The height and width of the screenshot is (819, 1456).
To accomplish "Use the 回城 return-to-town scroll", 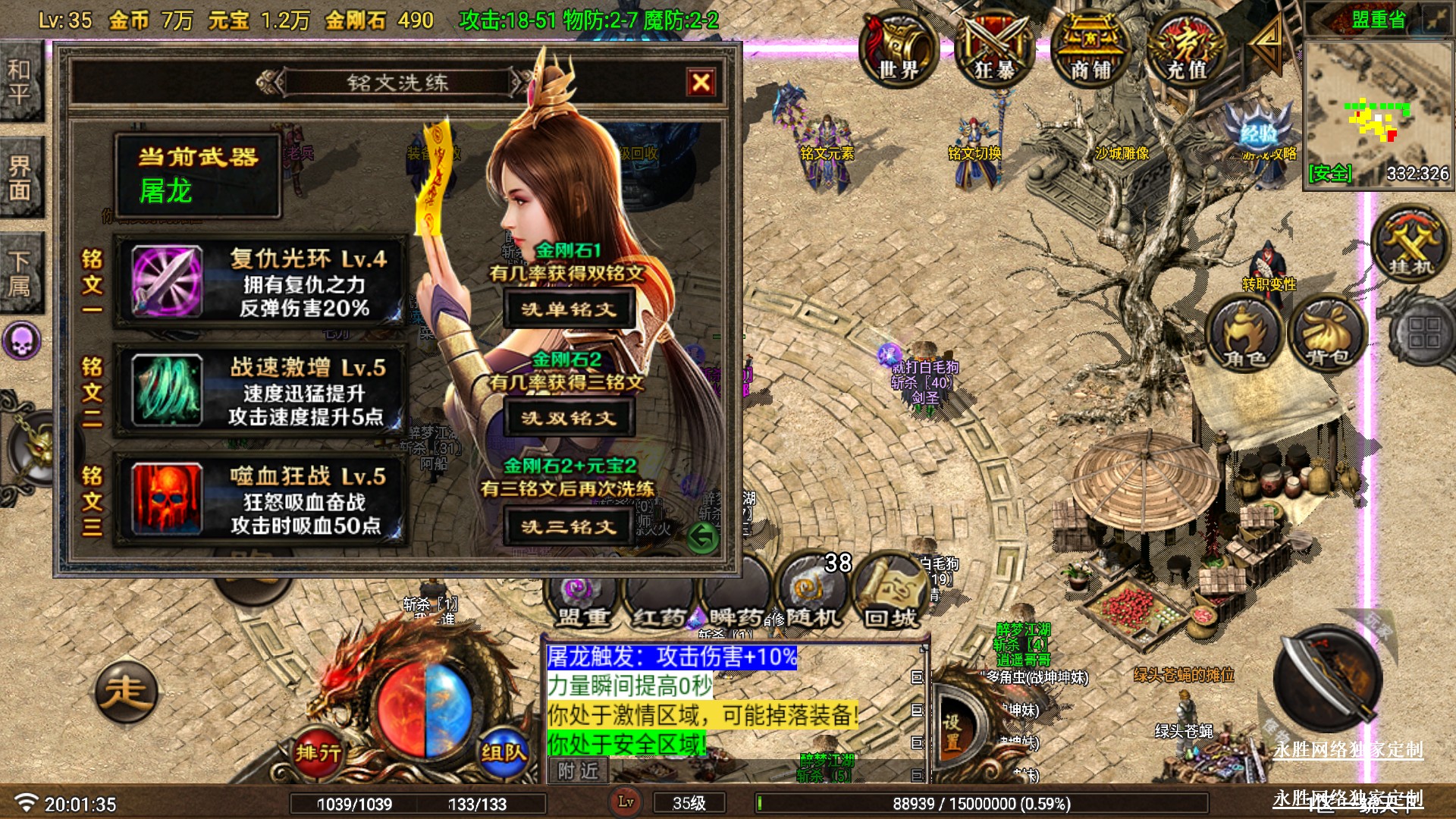I will tap(891, 595).
